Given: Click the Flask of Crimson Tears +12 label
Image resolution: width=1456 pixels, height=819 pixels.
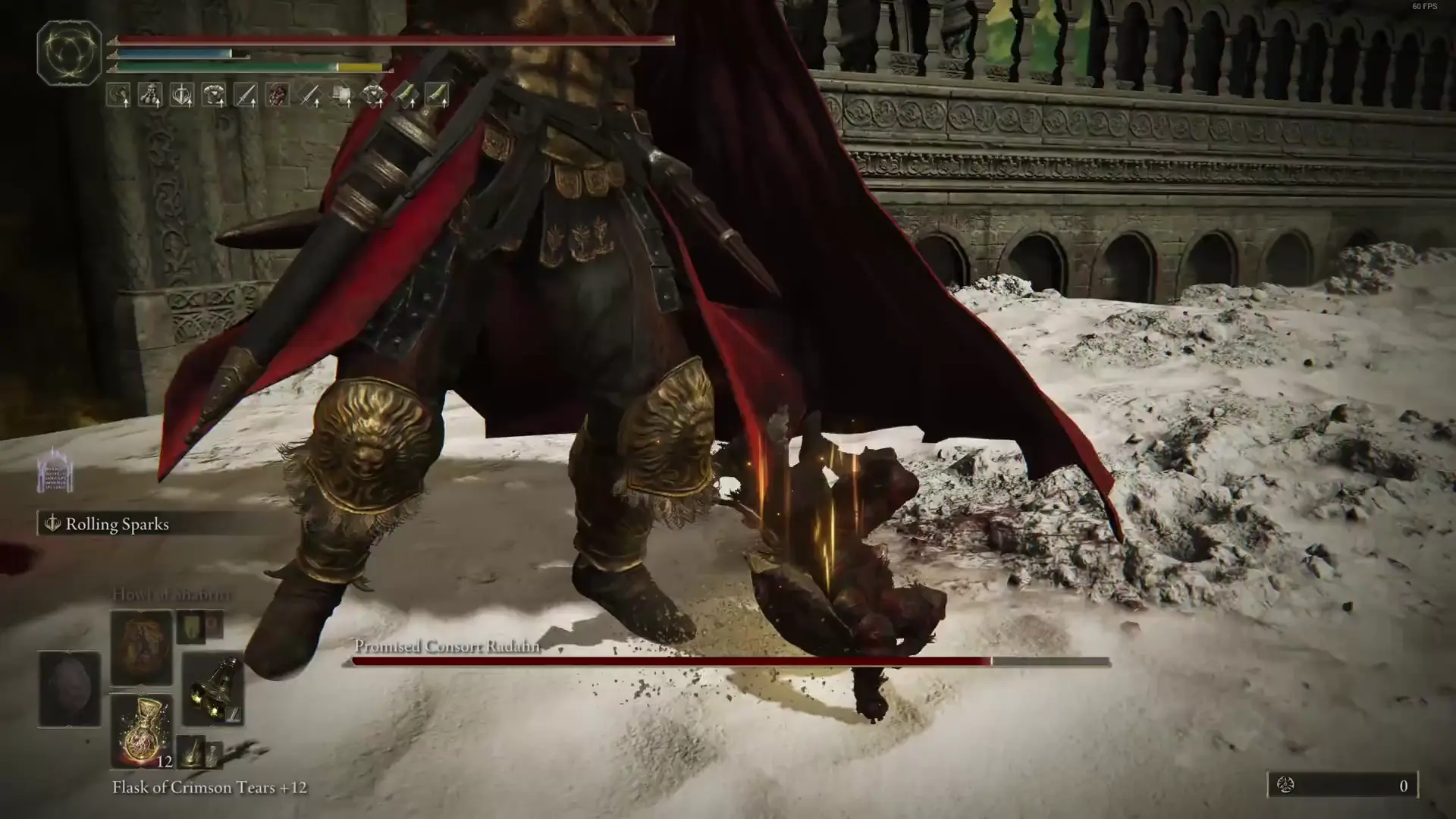Looking at the screenshot, I should pos(209,787).
